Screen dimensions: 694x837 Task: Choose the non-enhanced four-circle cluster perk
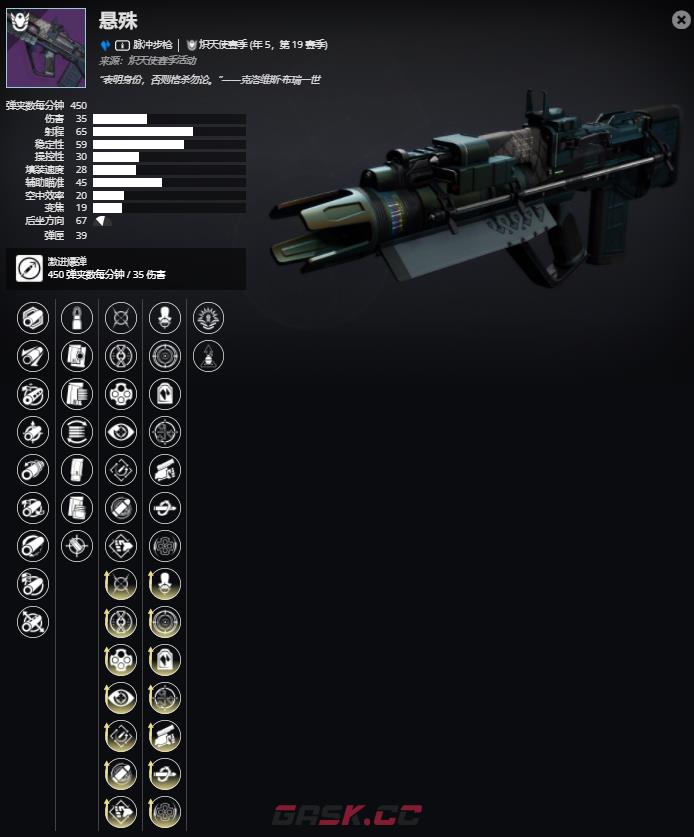click(x=120, y=394)
